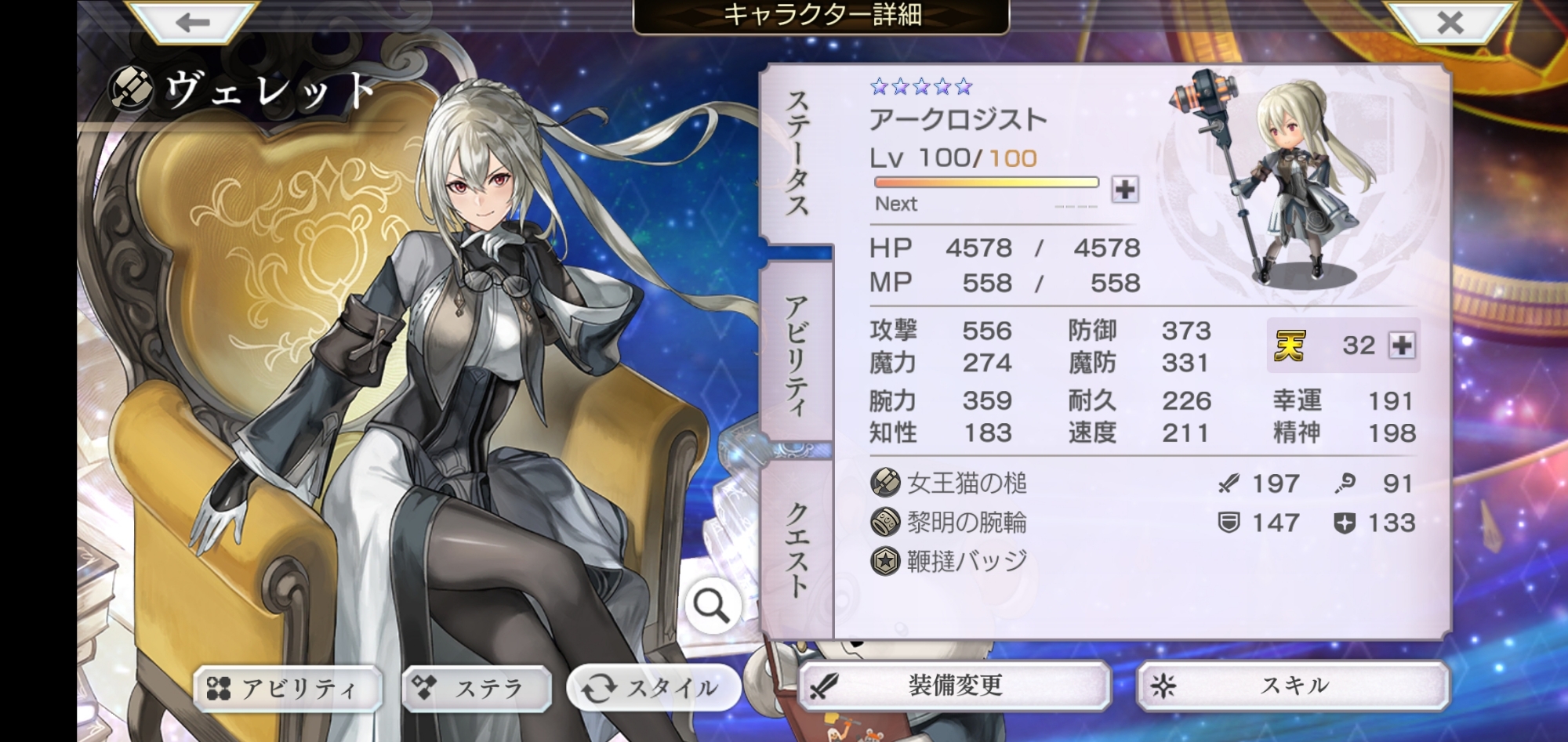1568x742 pixels.
Task: Open the スキル screen
Action: 1294,686
